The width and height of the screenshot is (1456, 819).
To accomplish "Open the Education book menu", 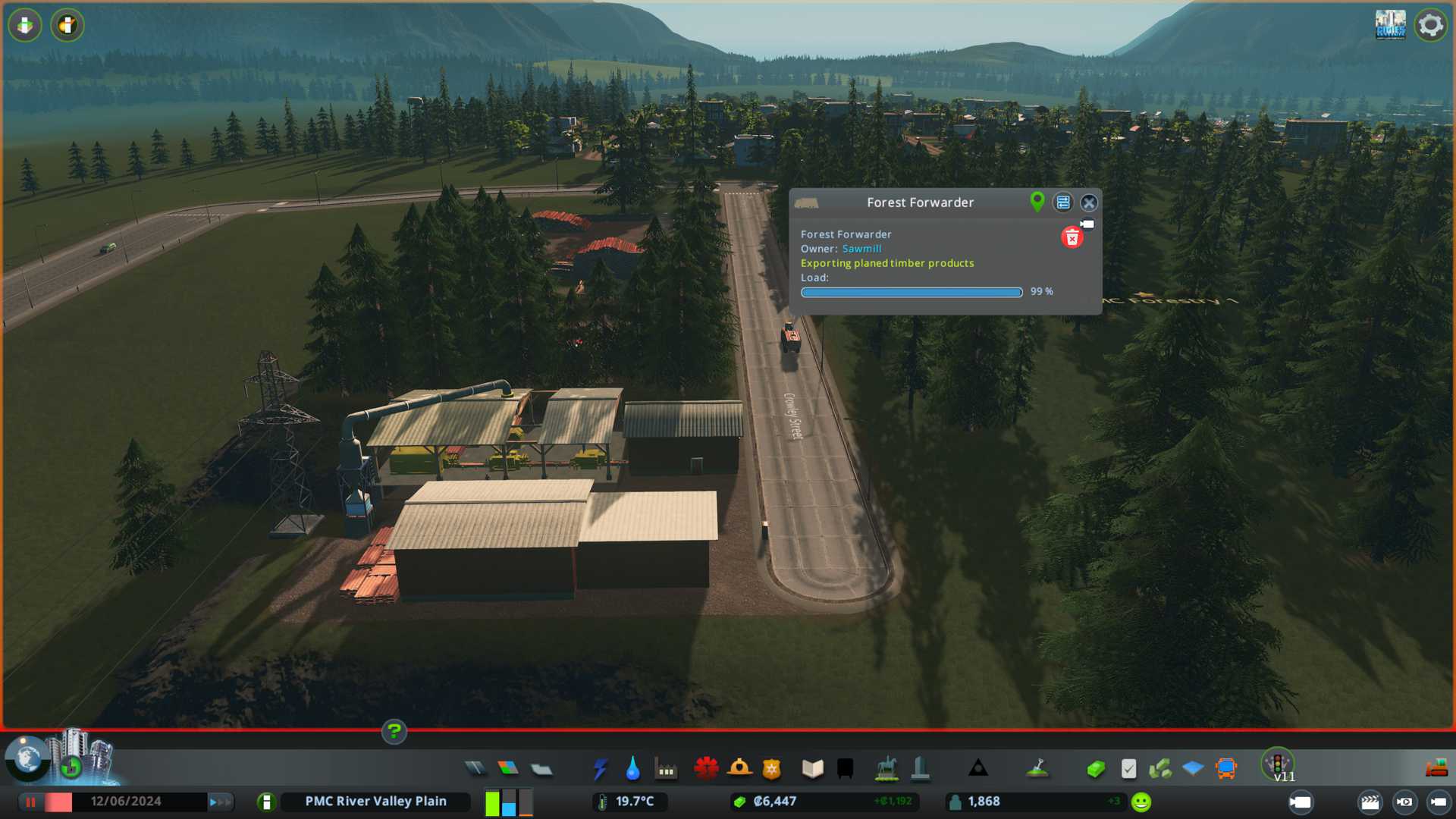I will tap(812, 769).
